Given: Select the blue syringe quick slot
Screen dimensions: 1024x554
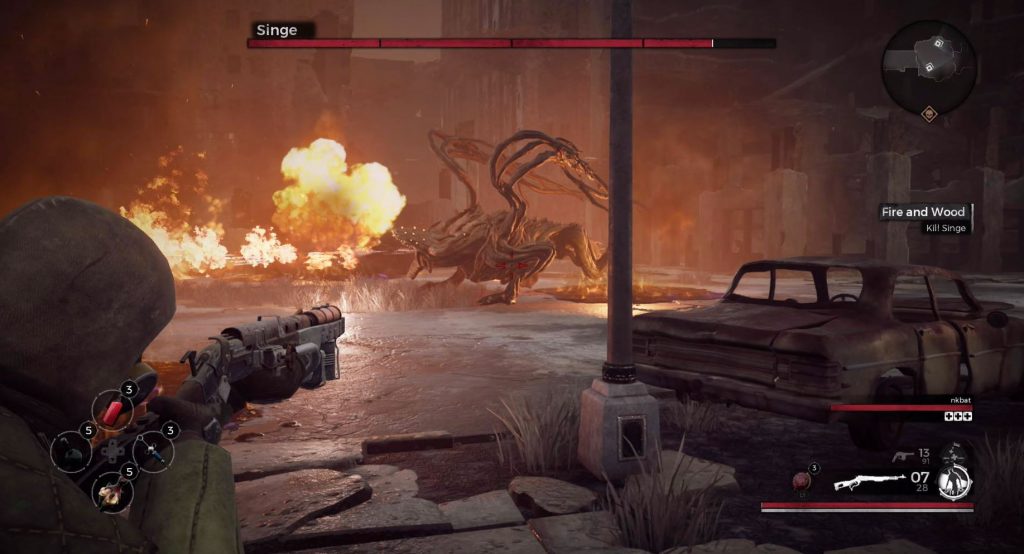Looking at the screenshot, I should coord(153,452).
